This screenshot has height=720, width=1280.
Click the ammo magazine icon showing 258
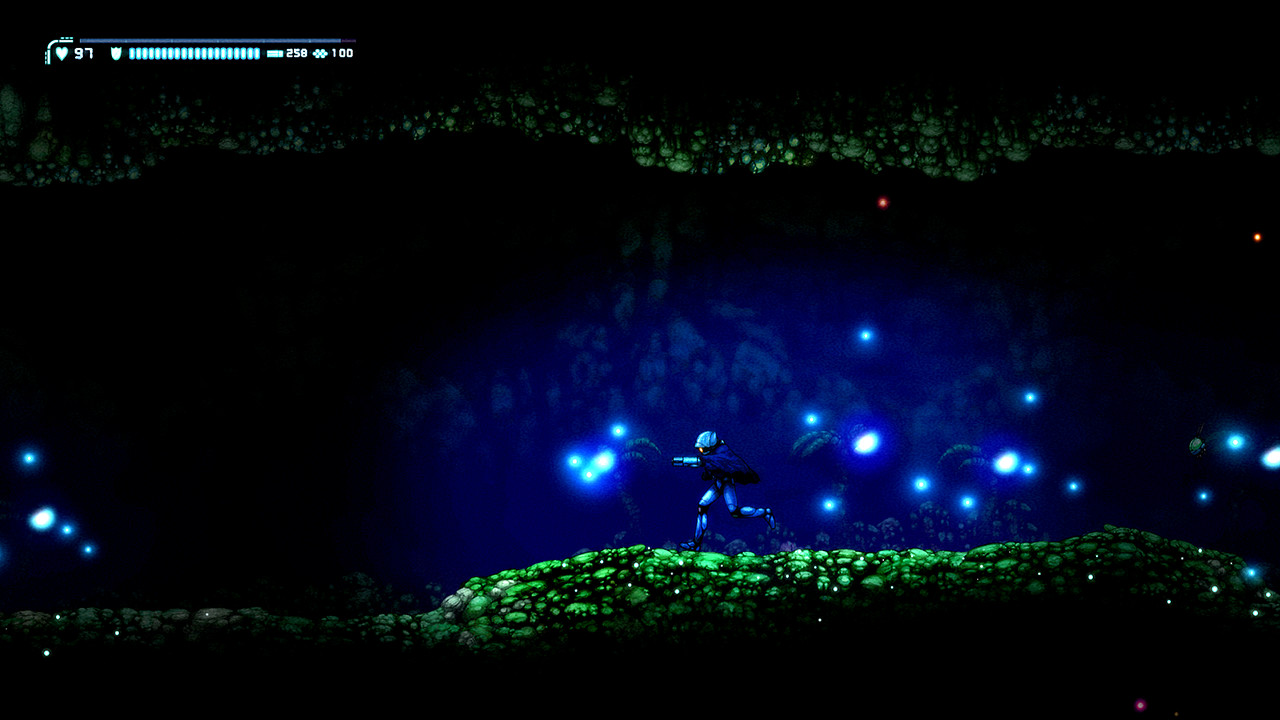(275, 53)
